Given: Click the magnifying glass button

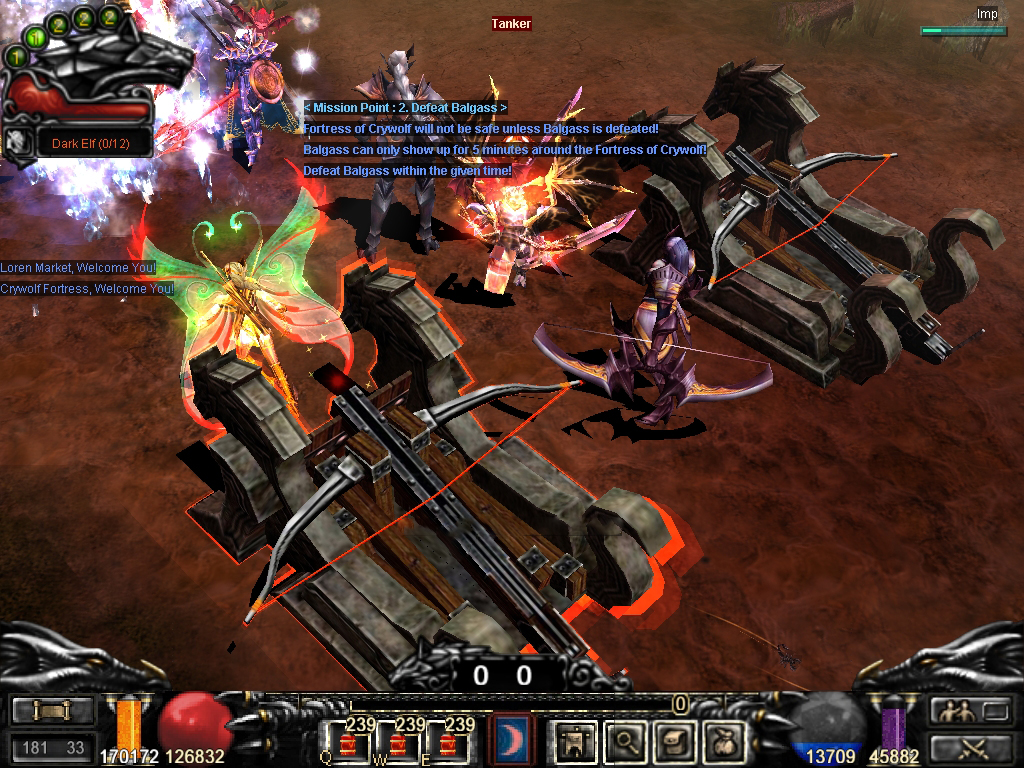Looking at the screenshot, I should click(x=626, y=741).
